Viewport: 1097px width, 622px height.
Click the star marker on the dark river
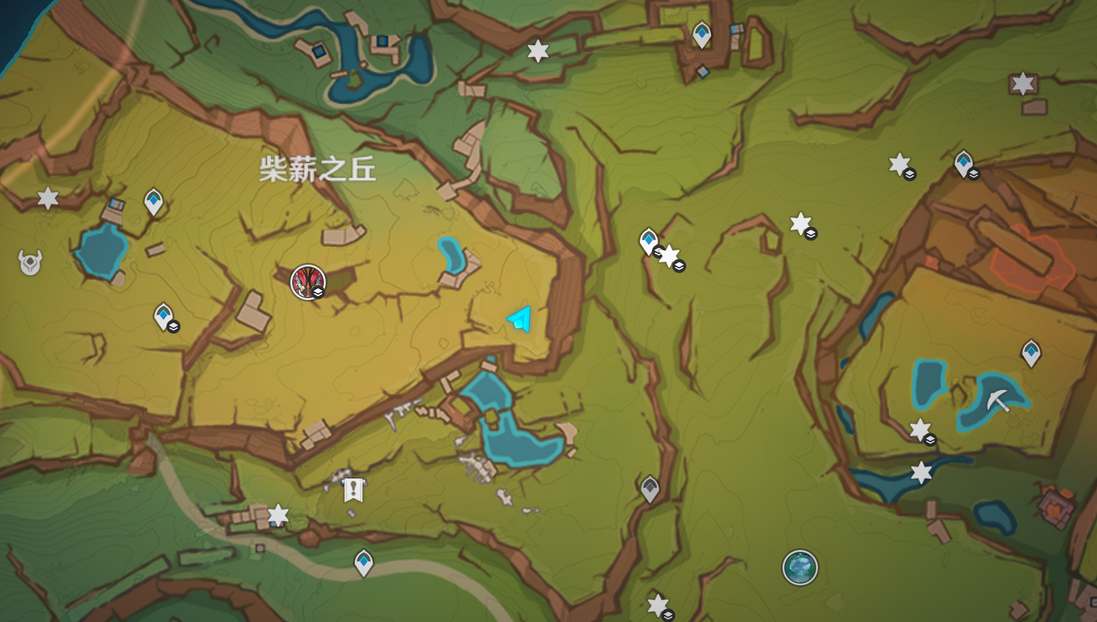tap(921, 472)
